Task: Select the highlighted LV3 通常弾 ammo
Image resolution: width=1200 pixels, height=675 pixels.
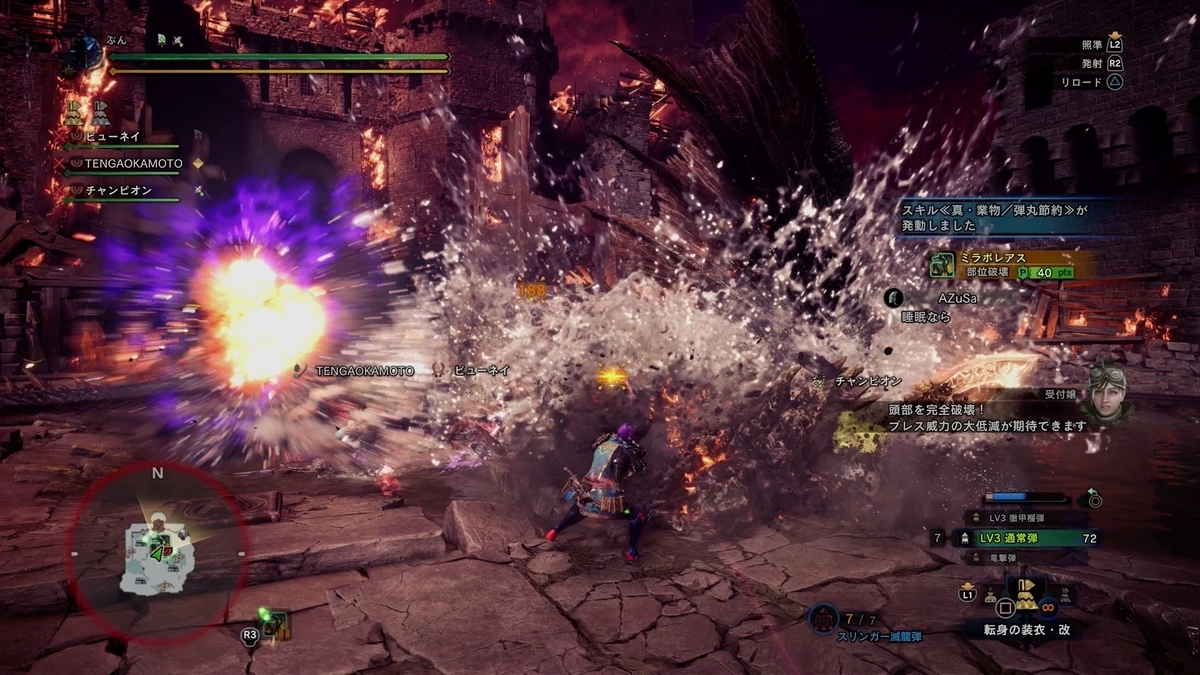Action: (x=1030, y=539)
